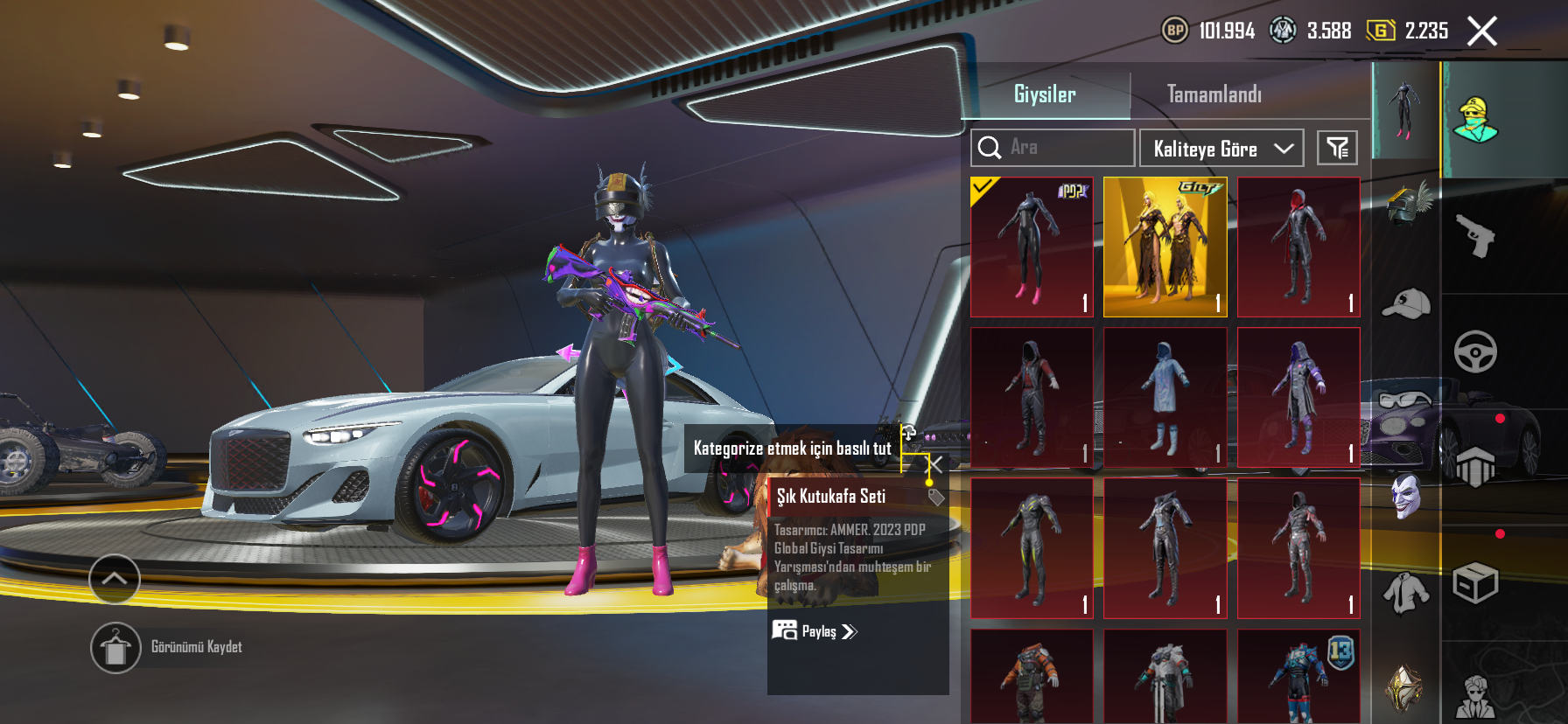Screen dimensions: 1568x724
Task: Open the pistol weapons category
Action: point(1475,236)
